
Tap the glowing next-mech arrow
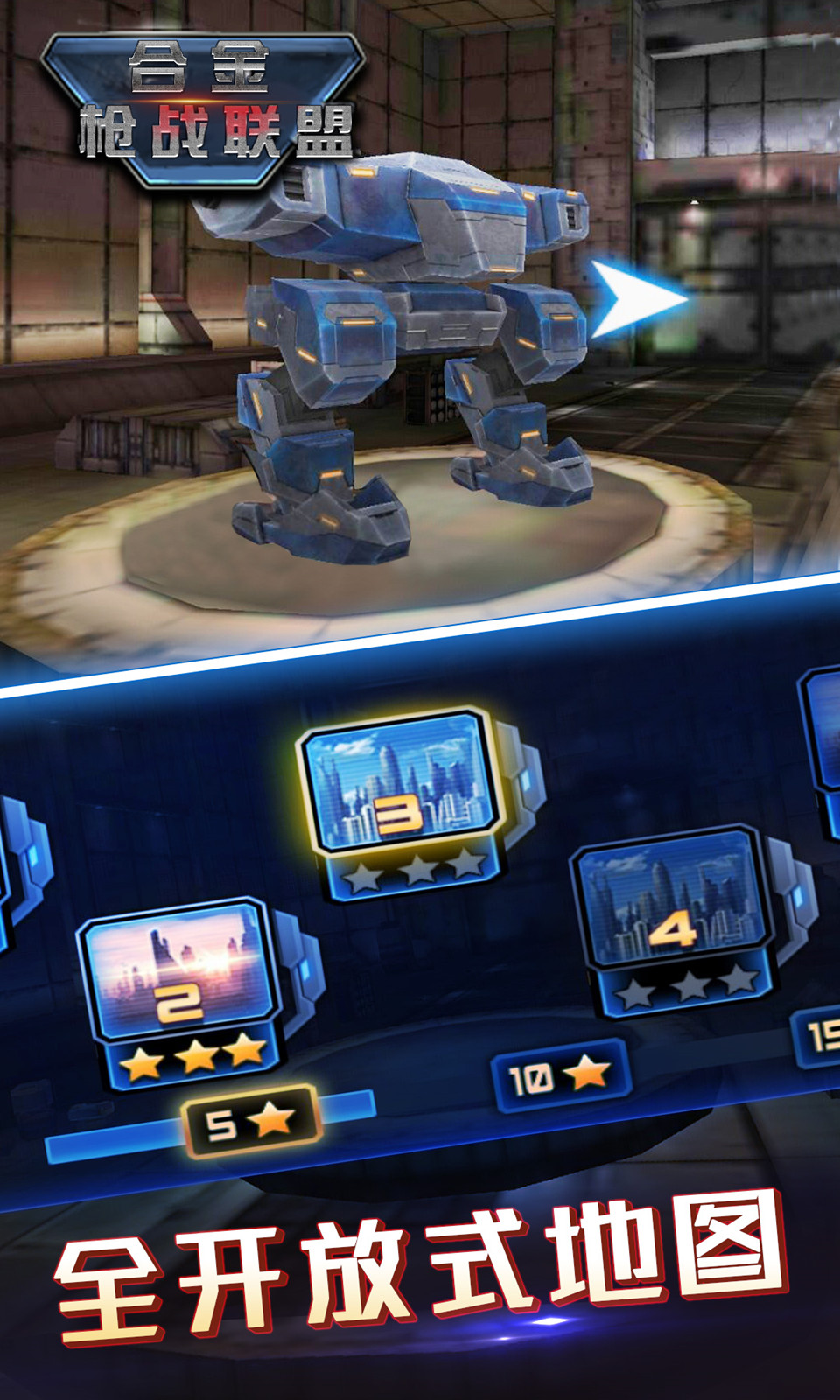637,298
